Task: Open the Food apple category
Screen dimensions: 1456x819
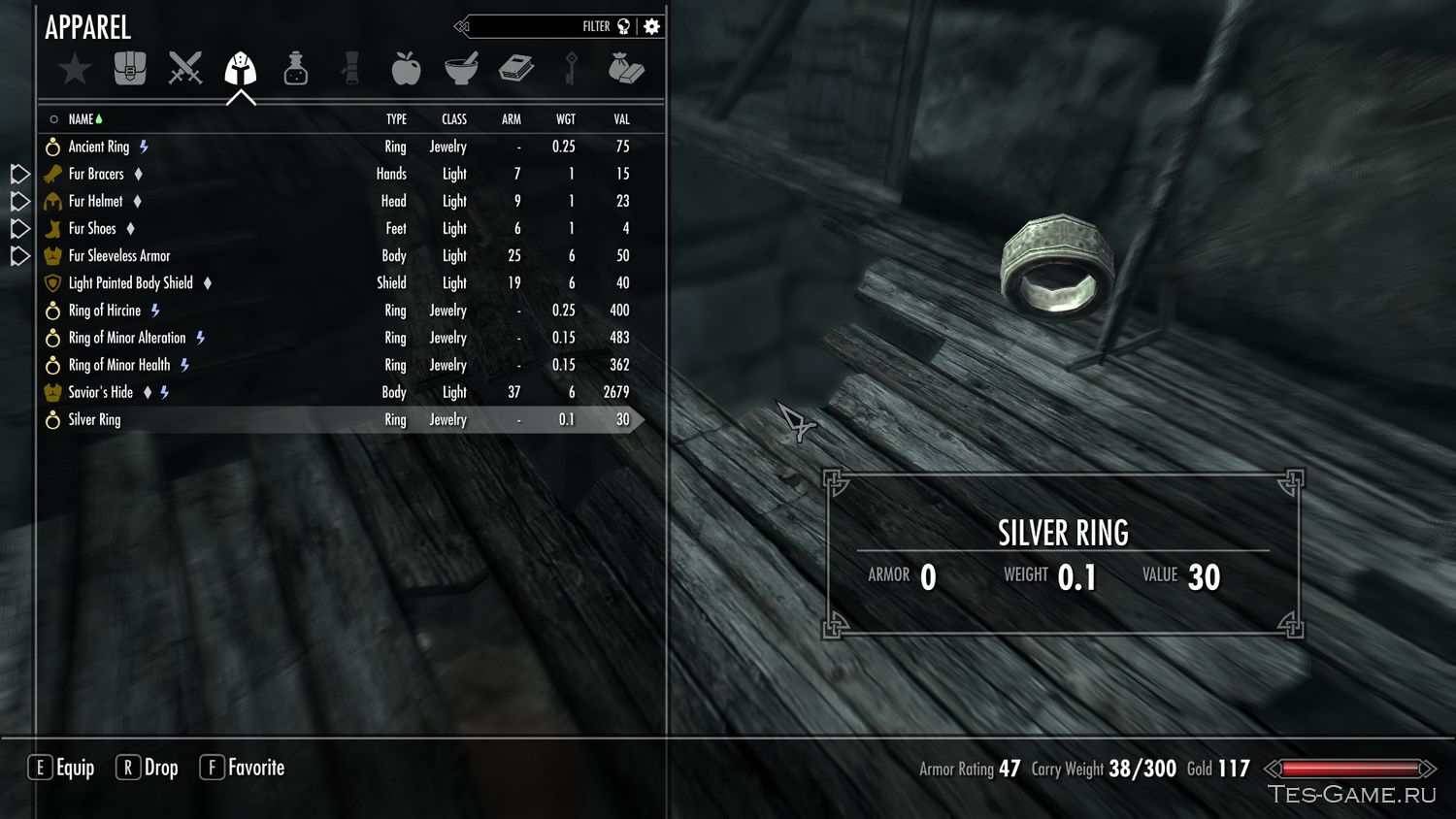Action: coord(406,69)
